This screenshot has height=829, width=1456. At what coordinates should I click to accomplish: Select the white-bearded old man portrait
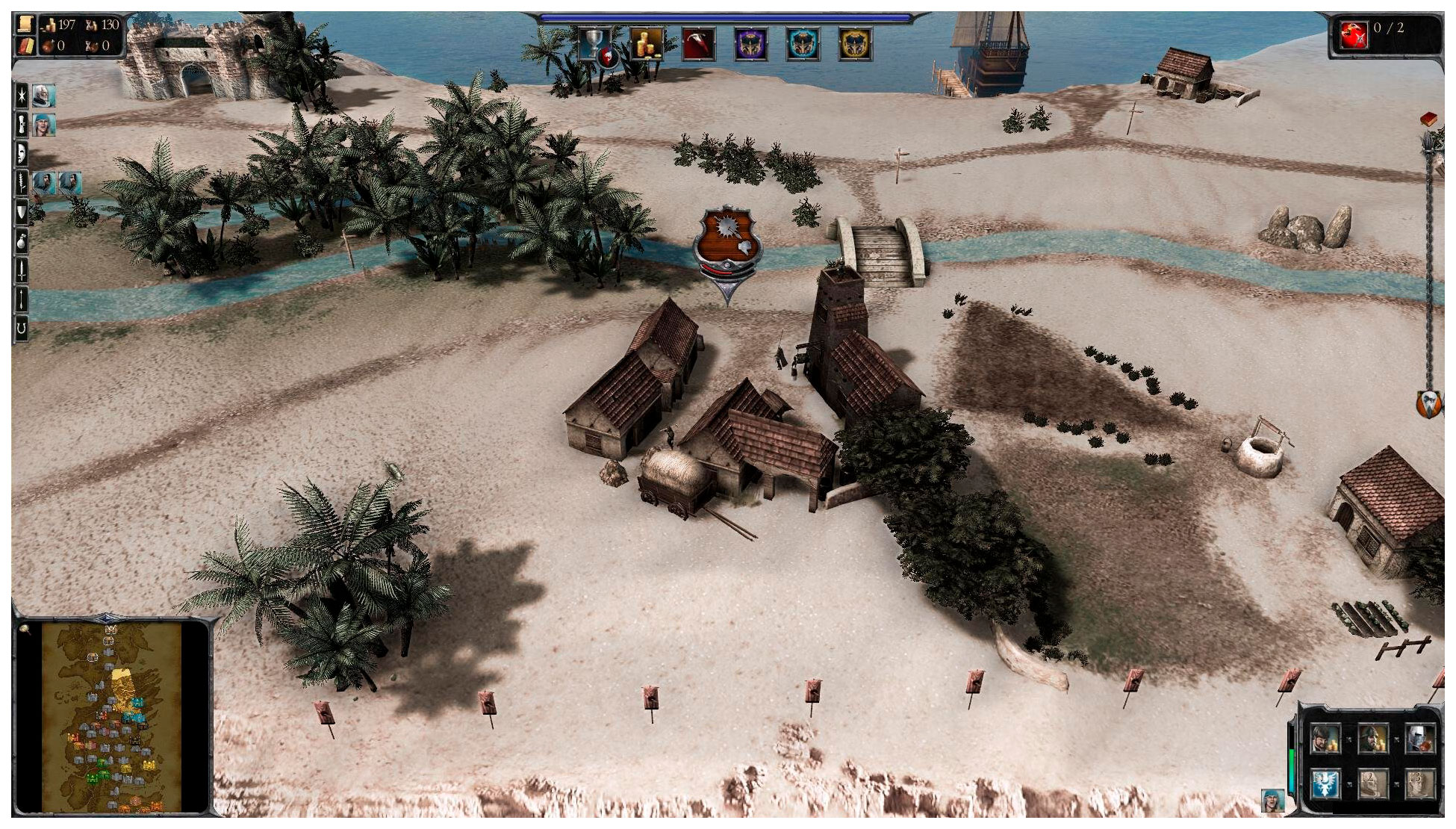[43, 96]
